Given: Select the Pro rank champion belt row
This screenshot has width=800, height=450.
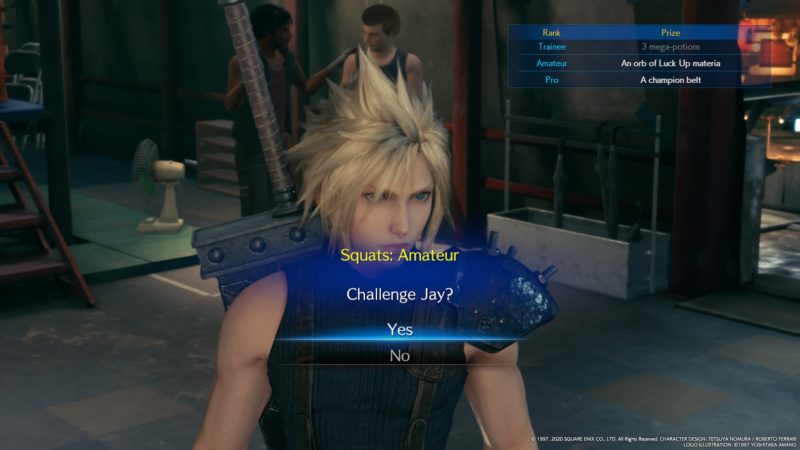Looking at the screenshot, I should coord(640,79).
